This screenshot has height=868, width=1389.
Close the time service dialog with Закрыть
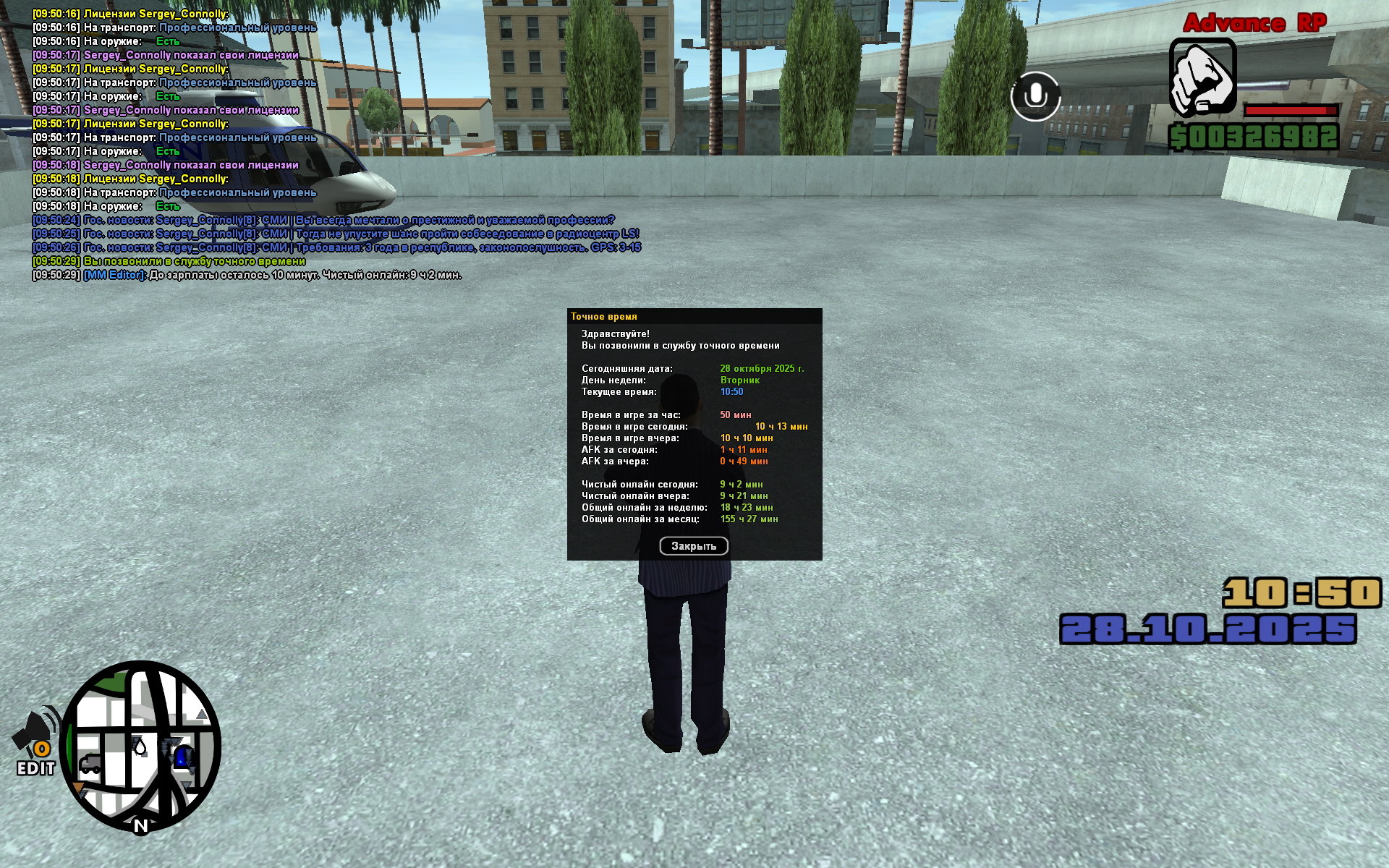(693, 546)
